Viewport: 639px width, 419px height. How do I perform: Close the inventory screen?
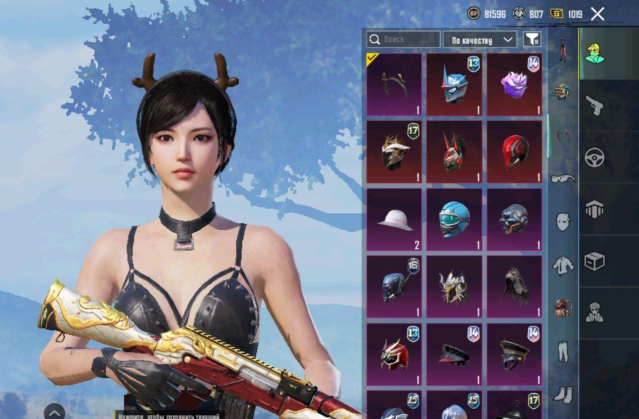(598, 13)
